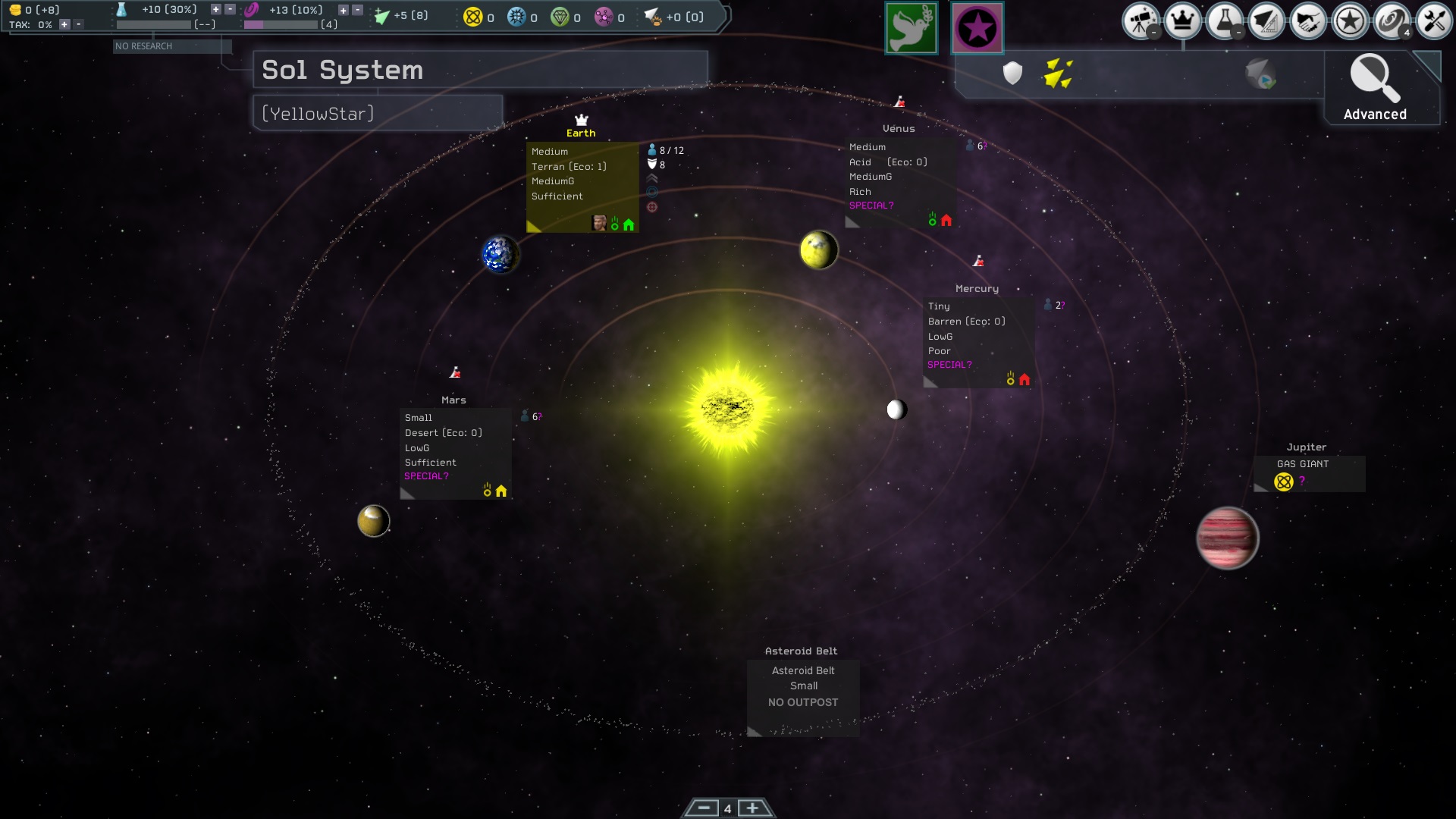
Task: Click the purple star emblem icon
Action: click(x=977, y=28)
